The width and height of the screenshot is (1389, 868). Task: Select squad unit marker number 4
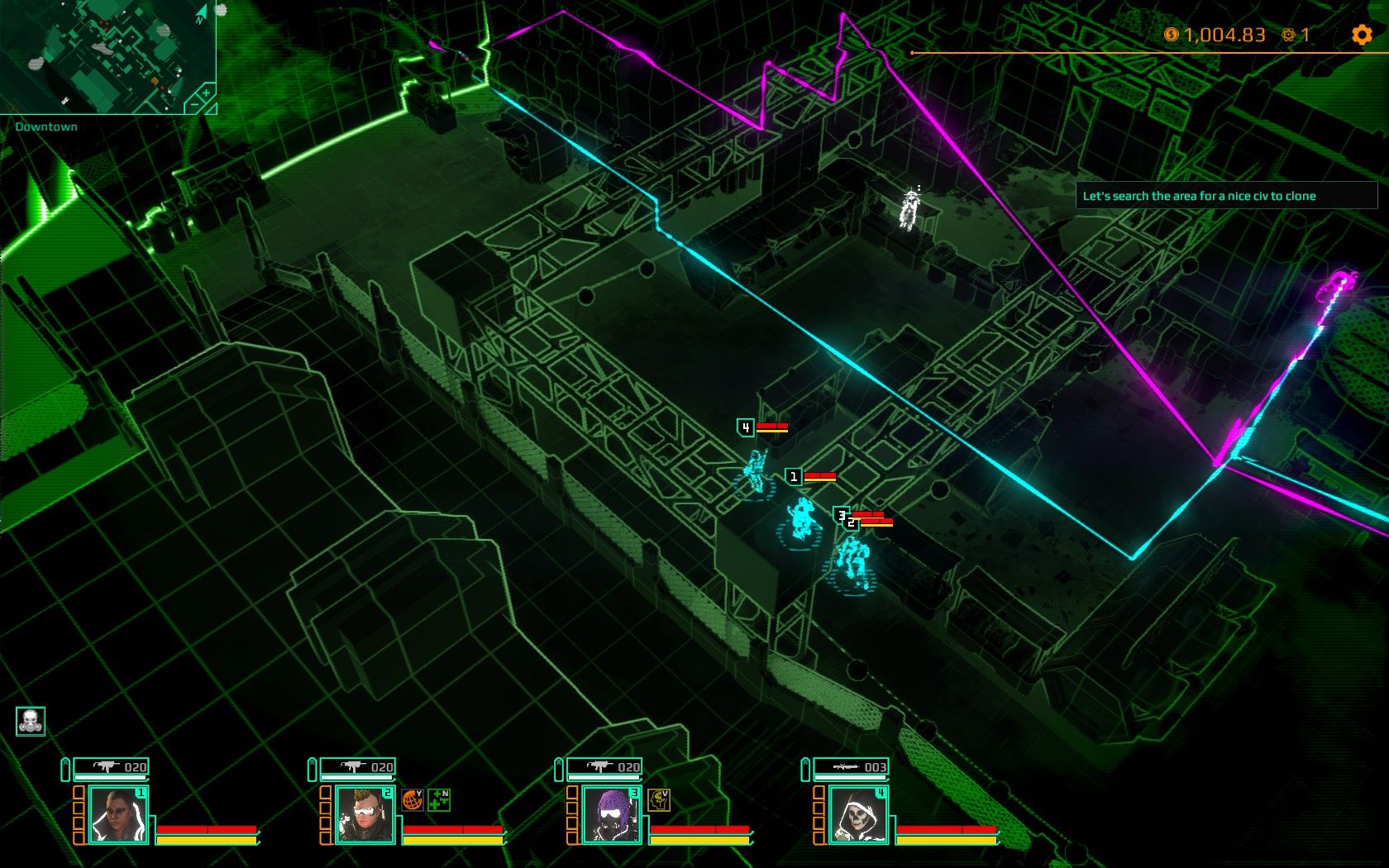(746, 427)
